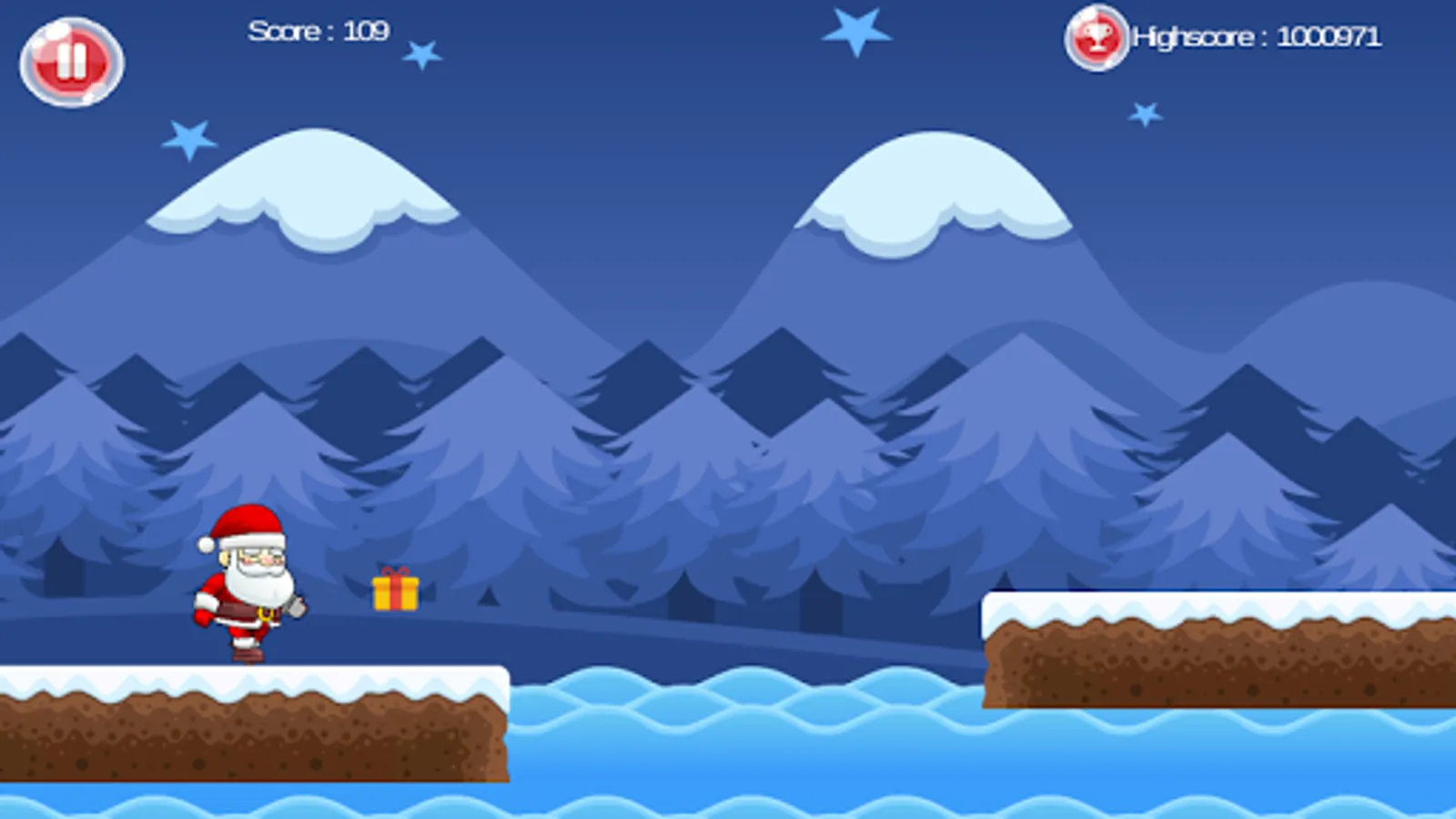Click the Highscore : 1000971 label
Image resolution: width=1456 pixels, height=819 pixels.
(x=1256, y=38)
